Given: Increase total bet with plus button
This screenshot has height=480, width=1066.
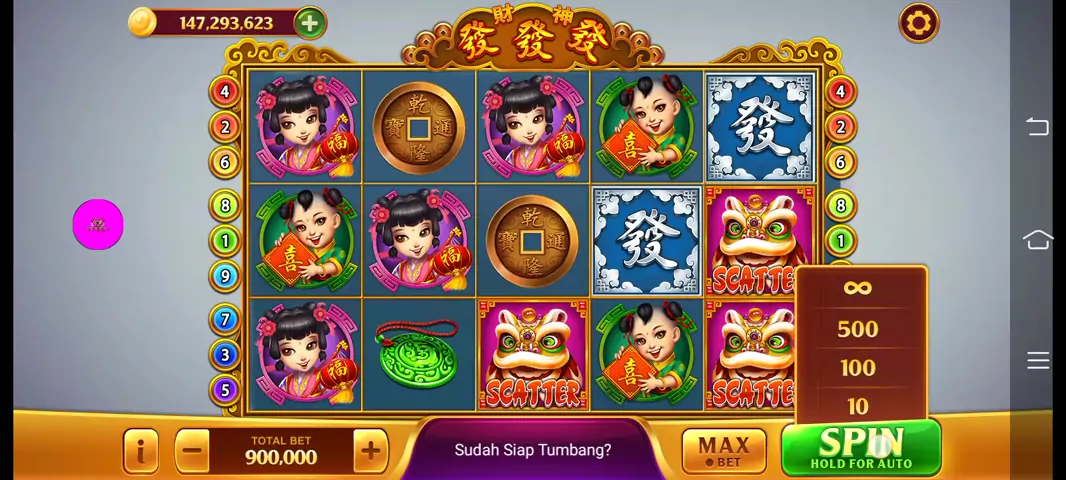Looking at the screenshot, I should click(370, 451).
